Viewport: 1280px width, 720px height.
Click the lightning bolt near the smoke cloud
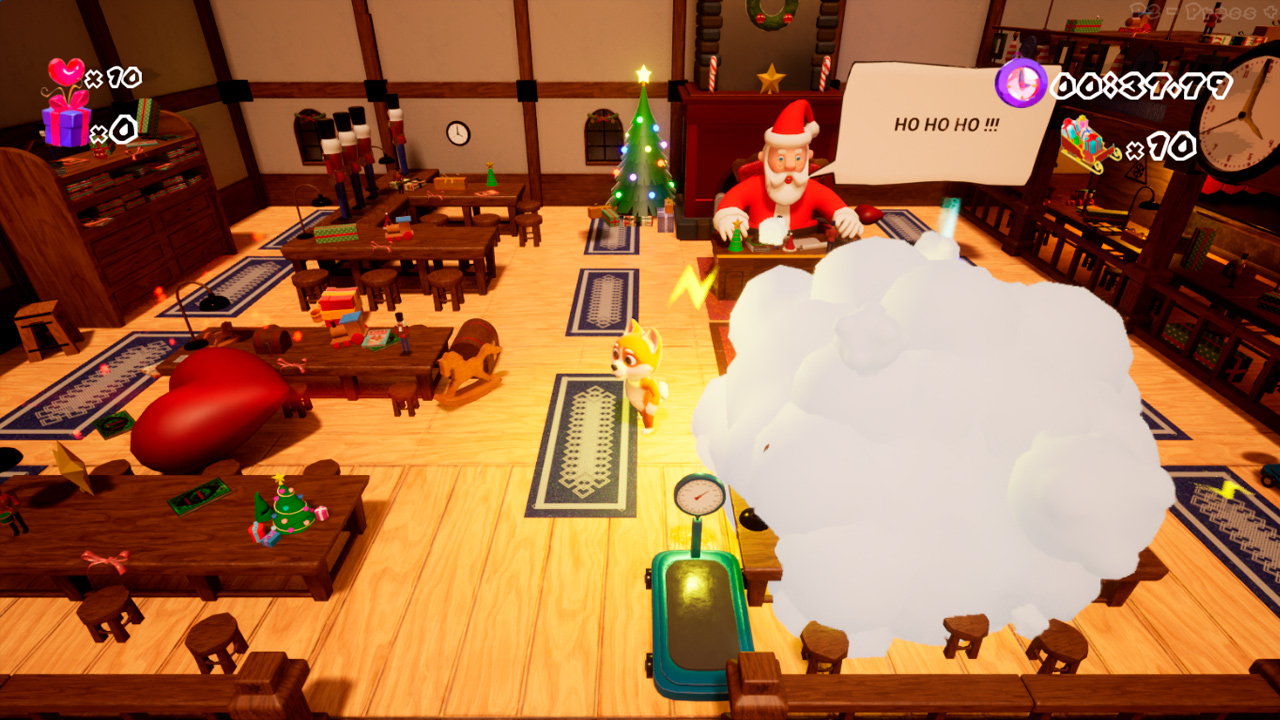click(x=691, y=287)
